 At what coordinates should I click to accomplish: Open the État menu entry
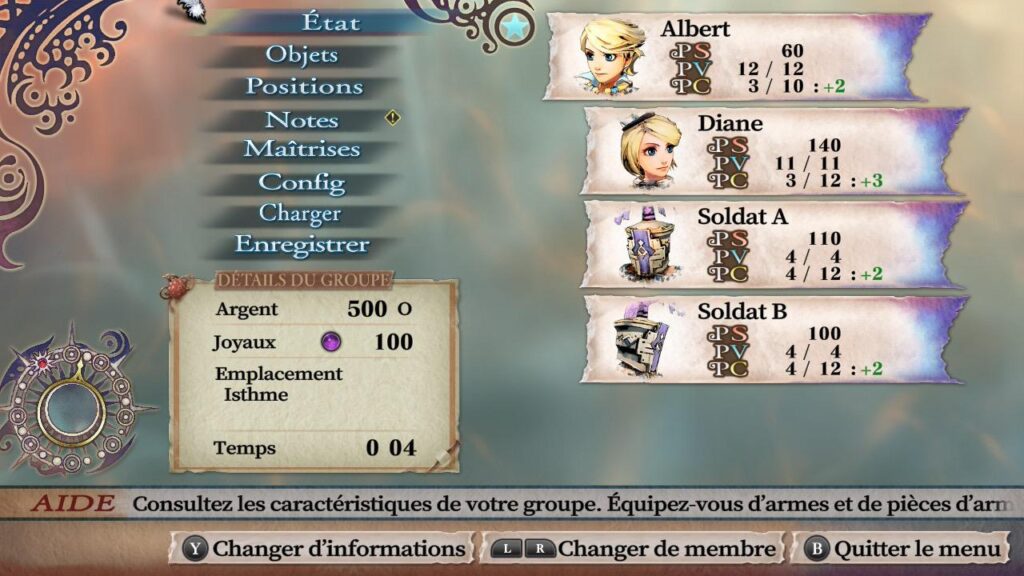pyautogui.click(x=330, y=21)
